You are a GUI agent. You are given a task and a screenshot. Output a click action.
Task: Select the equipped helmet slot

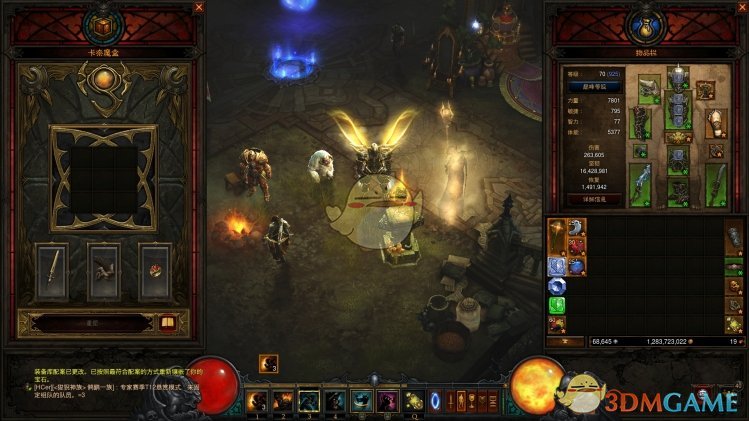pos(678,78)
